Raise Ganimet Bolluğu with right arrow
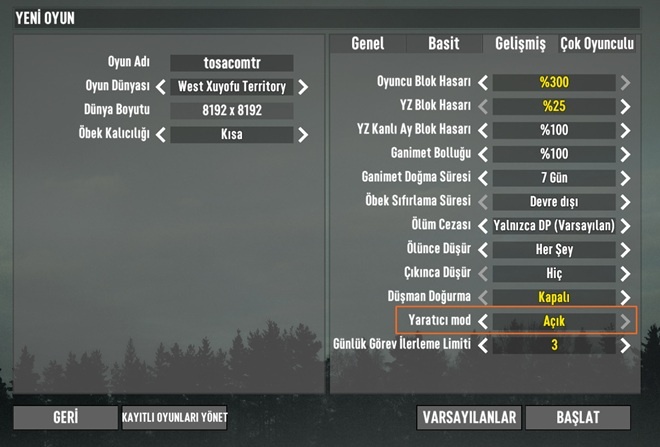The height and width of the screenshot is (447, 660). coord(625,154)
